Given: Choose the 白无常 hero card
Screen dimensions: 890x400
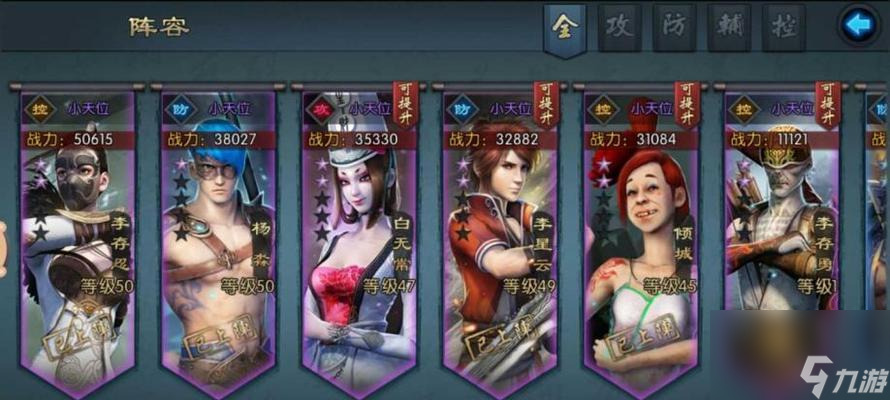Looking at the screenshot, I should coord(360,240).
